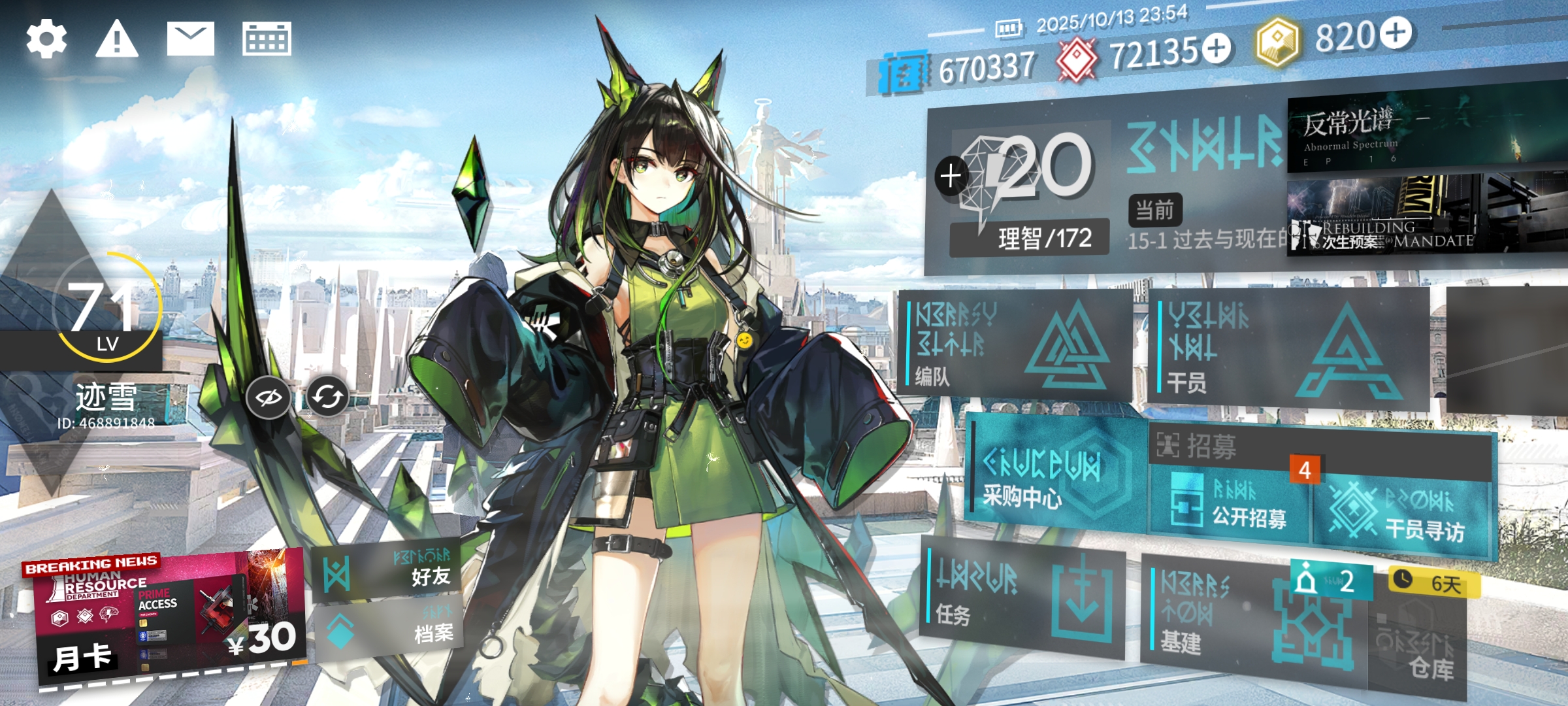Open the 仓库 depot

1418,650
